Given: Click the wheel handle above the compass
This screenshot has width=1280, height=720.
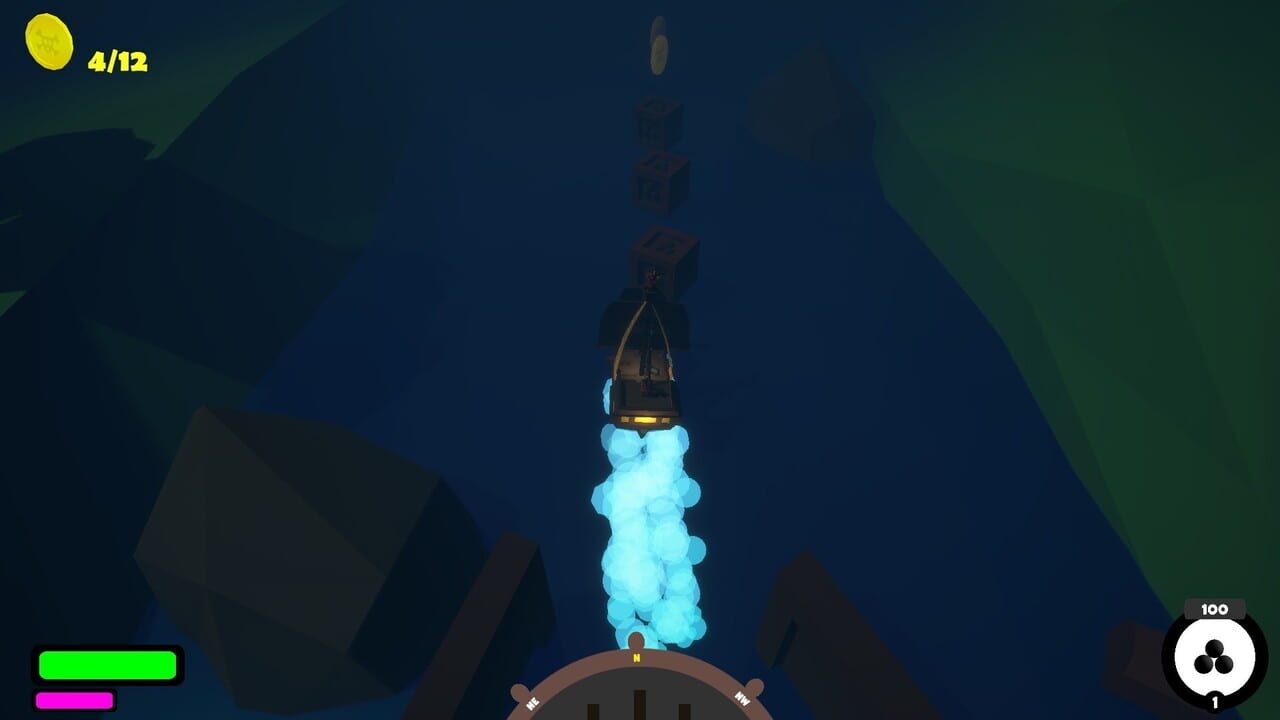Looking at the screenshot, I should (x=637, y=641).
